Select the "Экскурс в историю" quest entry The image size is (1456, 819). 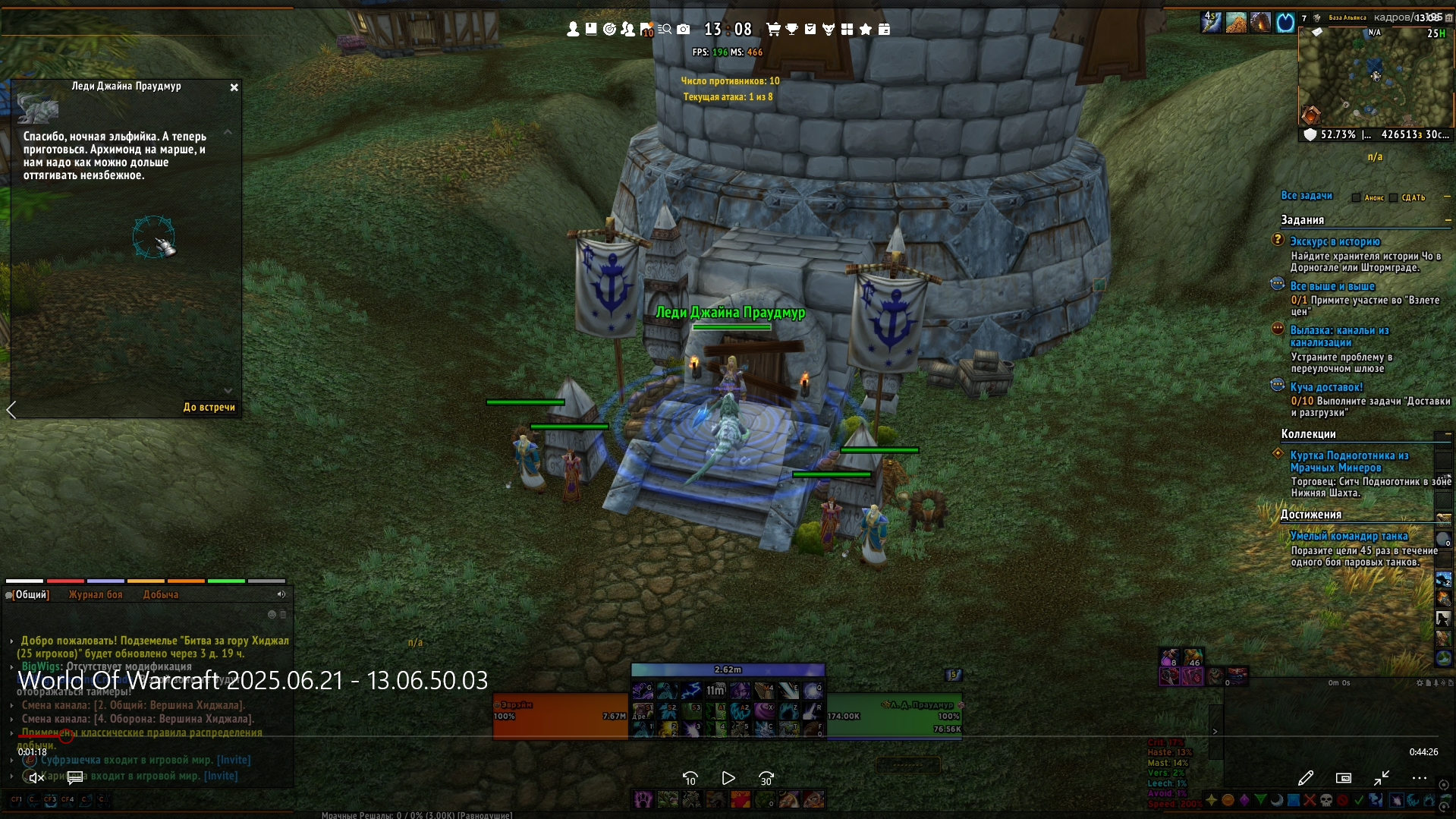click(1335, 242)
